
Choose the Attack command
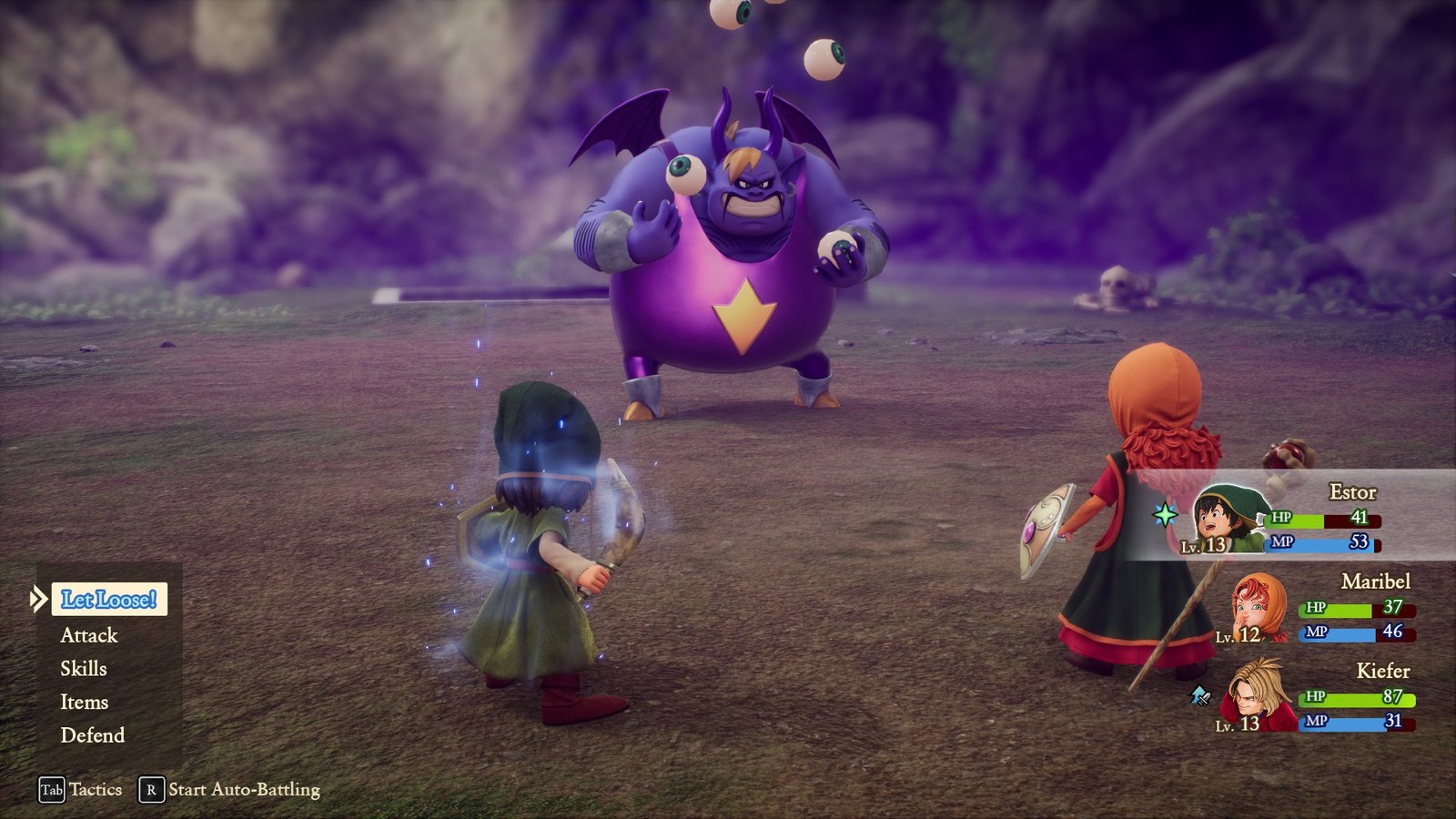point(88,635)
